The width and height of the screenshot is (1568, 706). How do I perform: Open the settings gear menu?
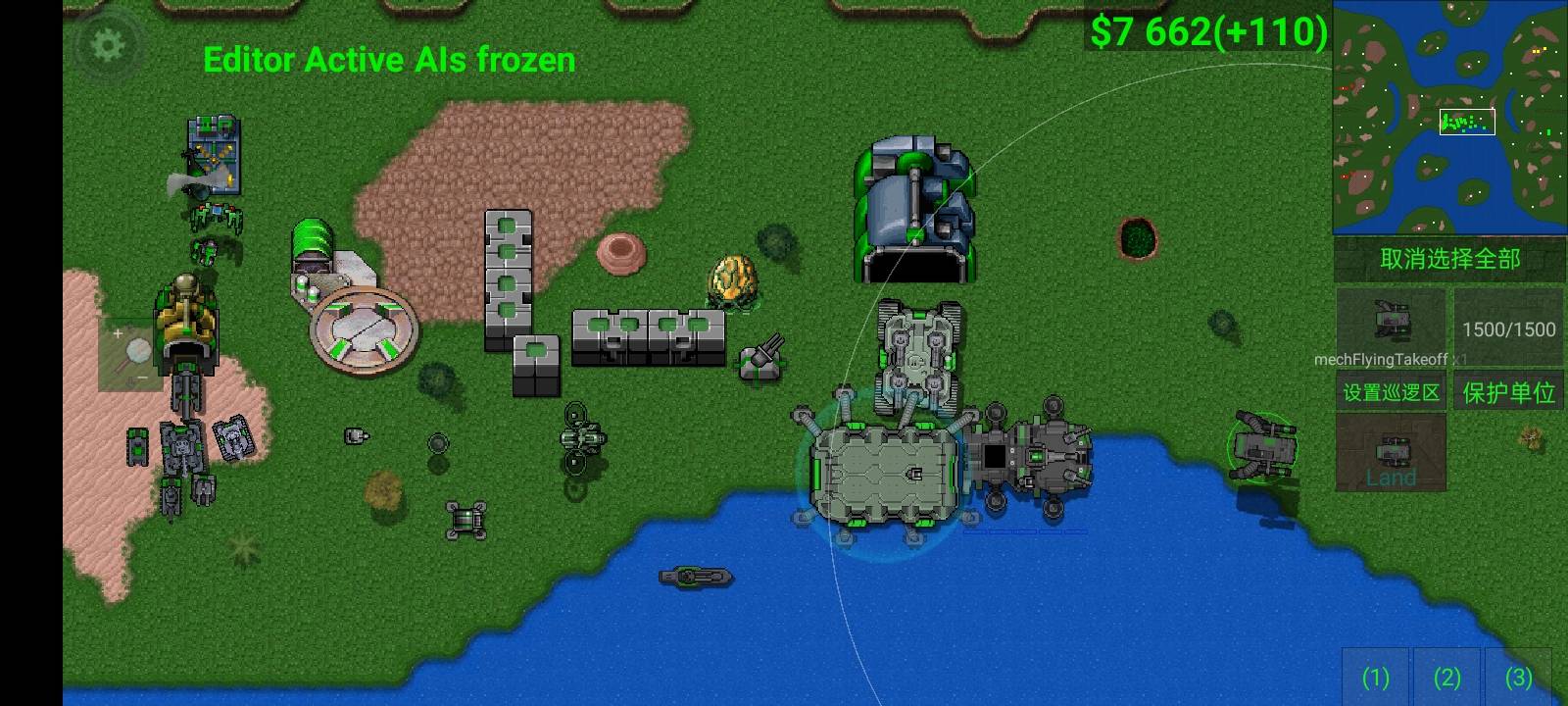(108, 43)
